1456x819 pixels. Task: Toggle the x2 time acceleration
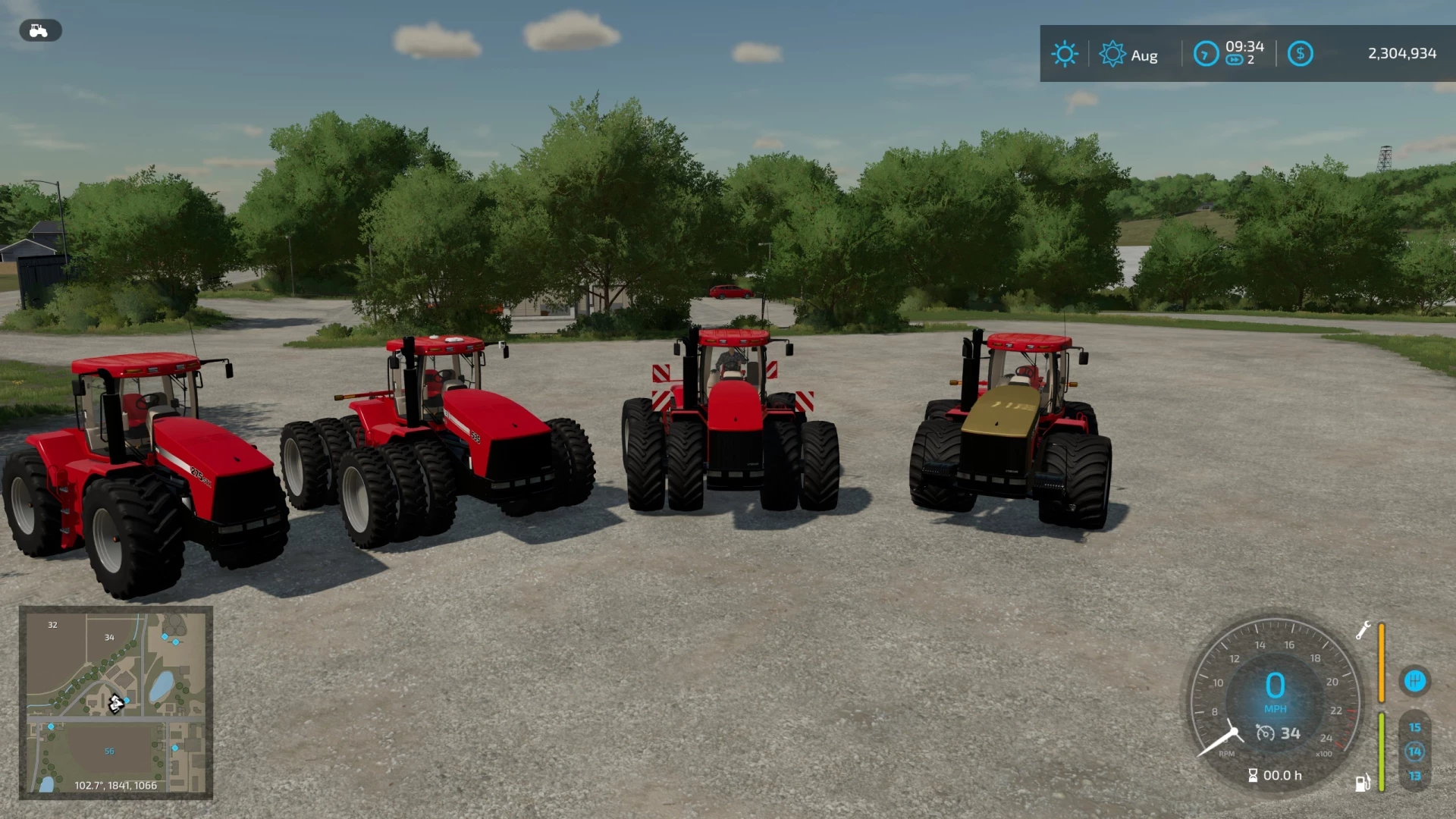point(1241,60)
